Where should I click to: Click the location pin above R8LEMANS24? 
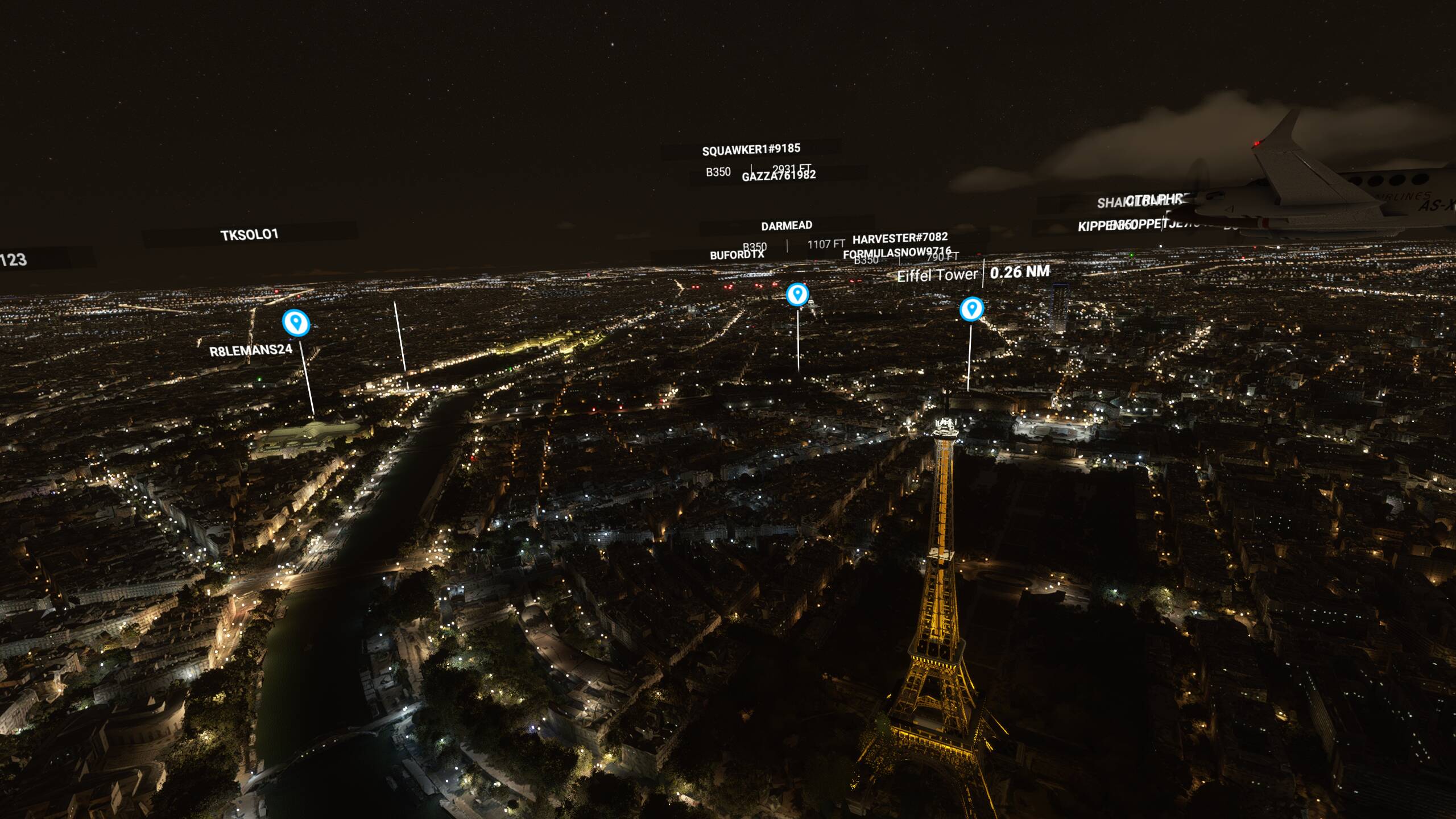tap(296, 322)
